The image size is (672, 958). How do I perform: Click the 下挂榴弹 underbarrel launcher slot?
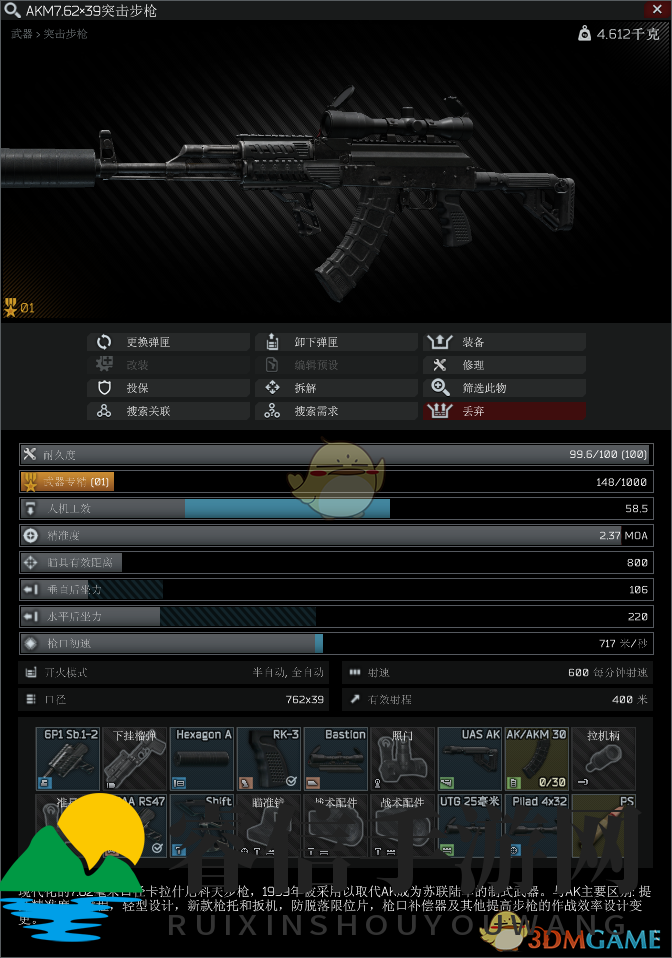point(135,758)
